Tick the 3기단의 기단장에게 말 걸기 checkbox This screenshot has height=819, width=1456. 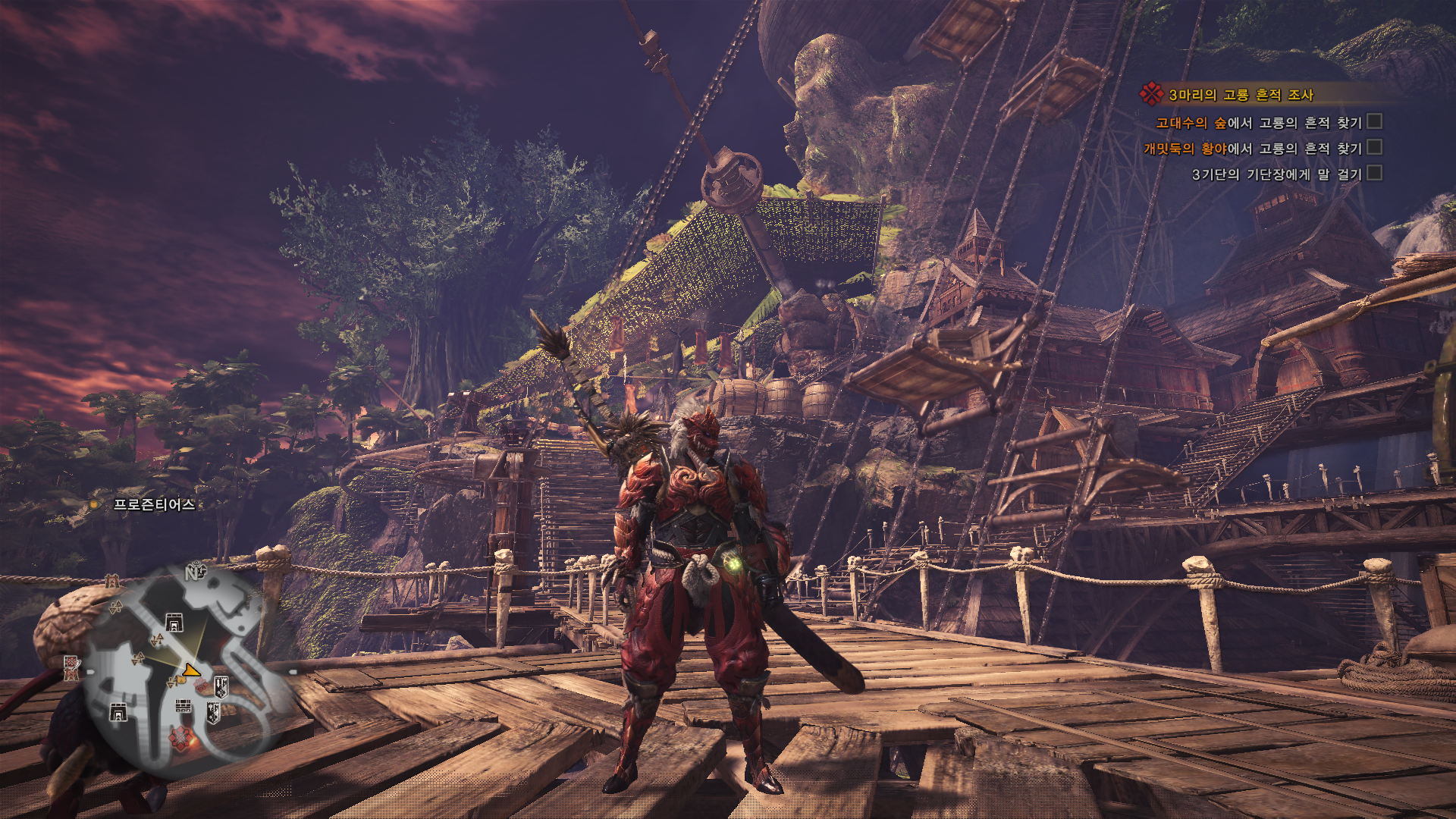[1374, 174]
